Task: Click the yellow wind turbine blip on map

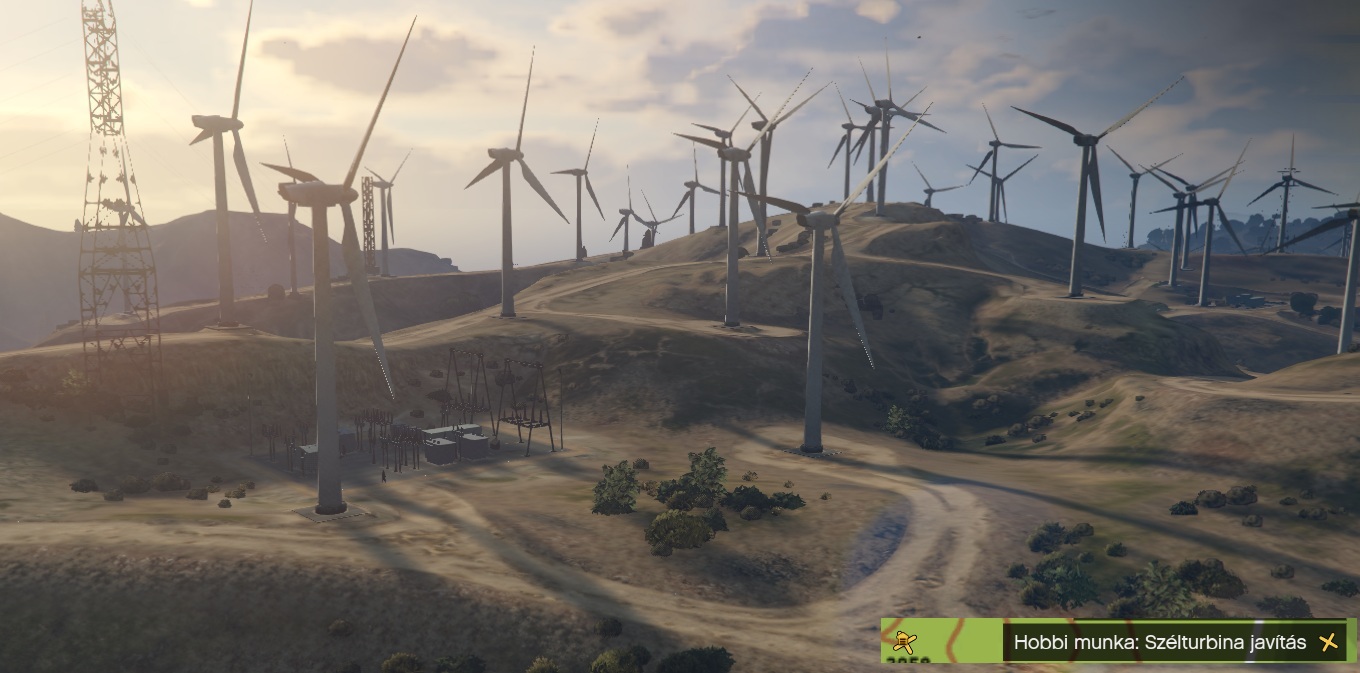Action: point(905,641)
